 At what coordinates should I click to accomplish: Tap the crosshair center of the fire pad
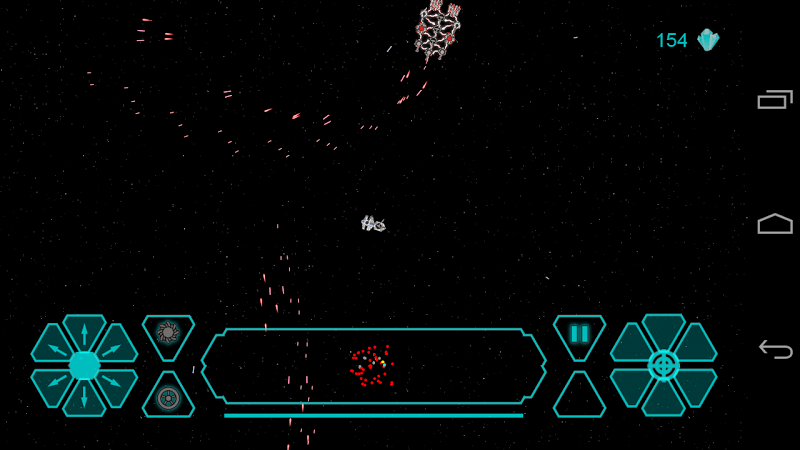[x=663, y=365]
